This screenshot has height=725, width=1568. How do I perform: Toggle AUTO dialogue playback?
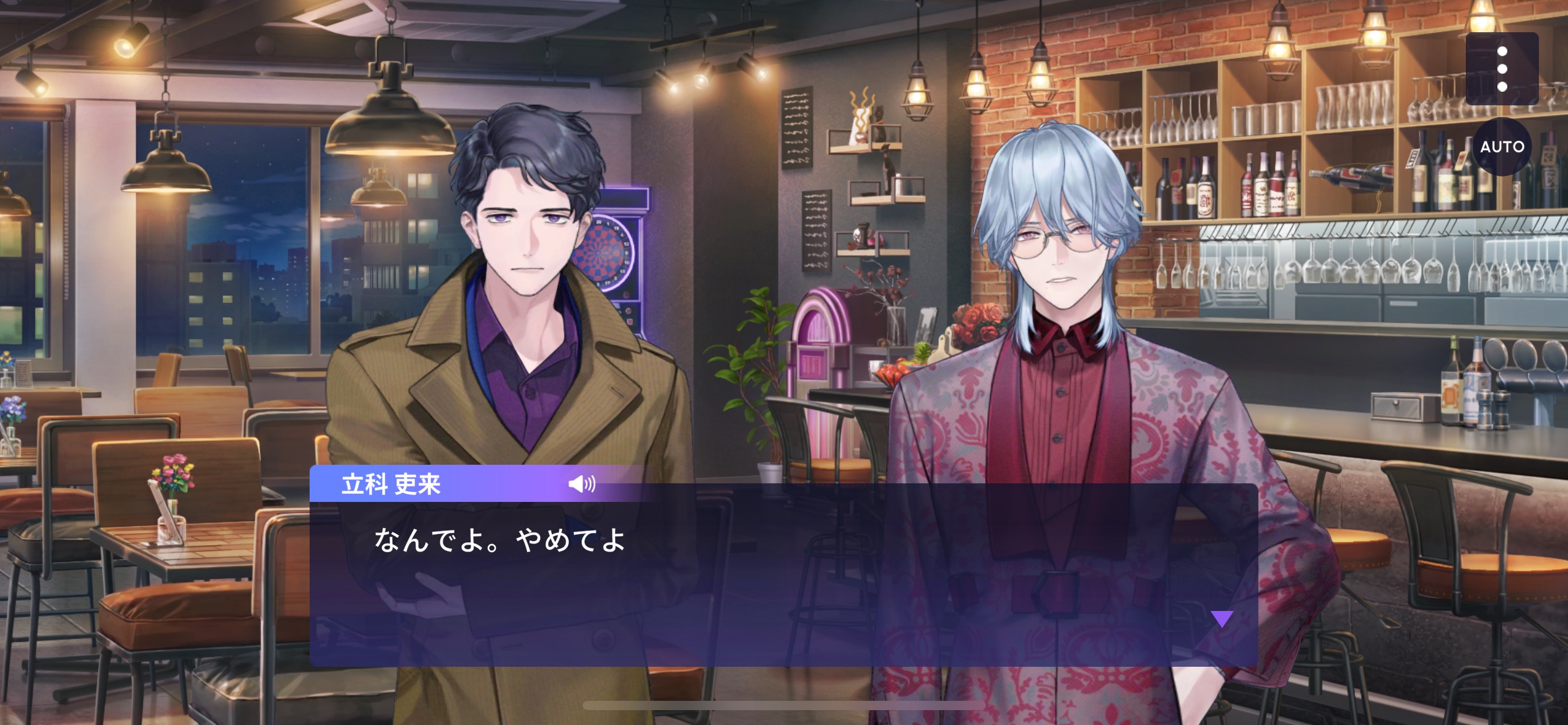(1502, 147)
